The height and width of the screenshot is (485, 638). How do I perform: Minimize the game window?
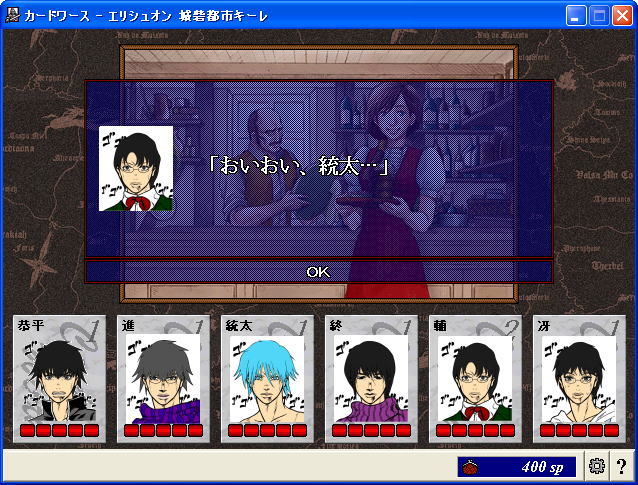(x=576, y=15)
